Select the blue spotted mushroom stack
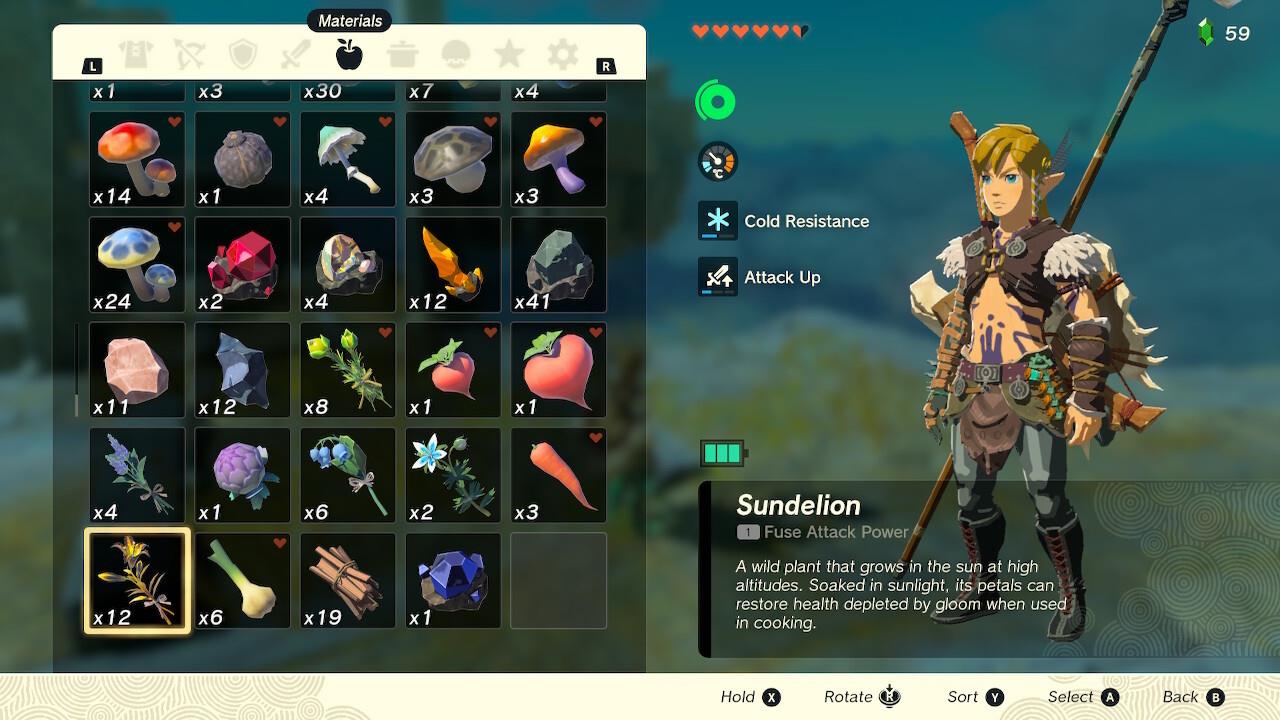The width and height of the screenshot is (1280, 720). tap(137, 265)
